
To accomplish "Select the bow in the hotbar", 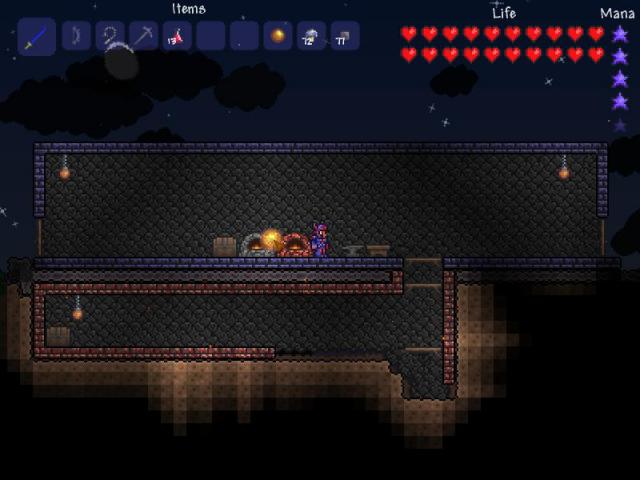I will 76,37.
